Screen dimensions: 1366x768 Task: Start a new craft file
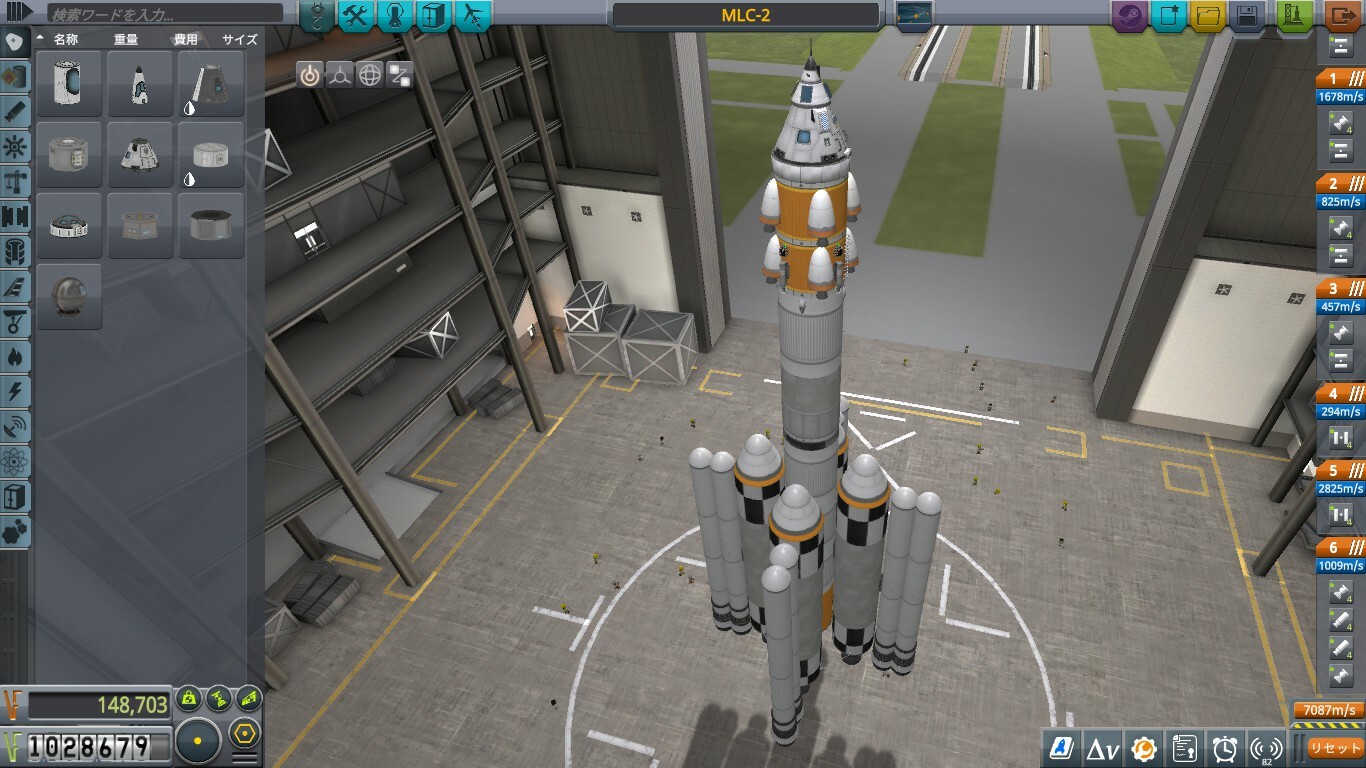click(x=1168, y=16)
